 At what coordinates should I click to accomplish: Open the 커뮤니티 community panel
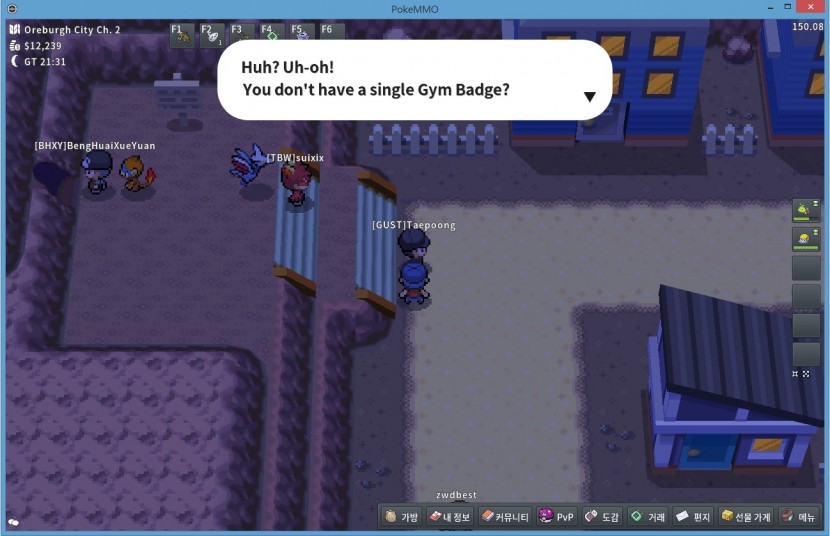click(x=504, y=517)
